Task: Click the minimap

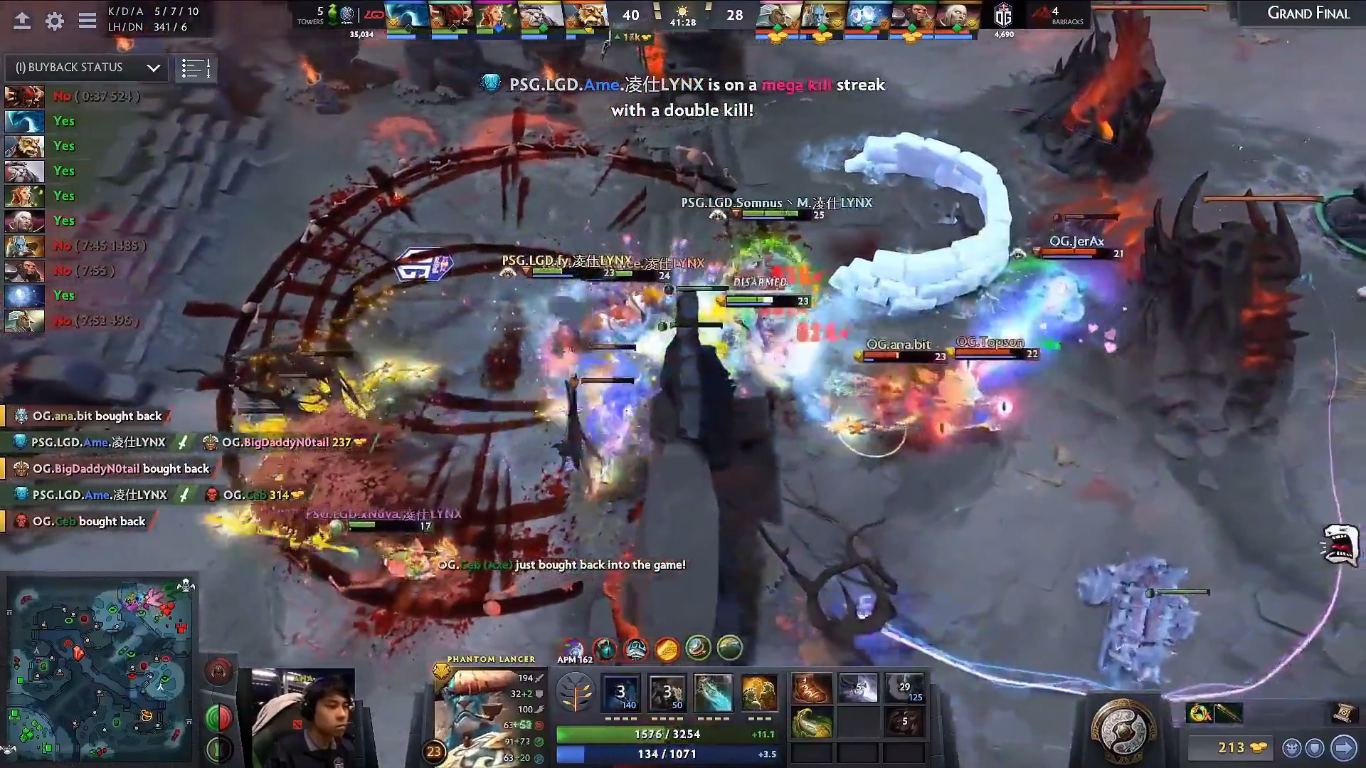Action: (x=98, y=668)
